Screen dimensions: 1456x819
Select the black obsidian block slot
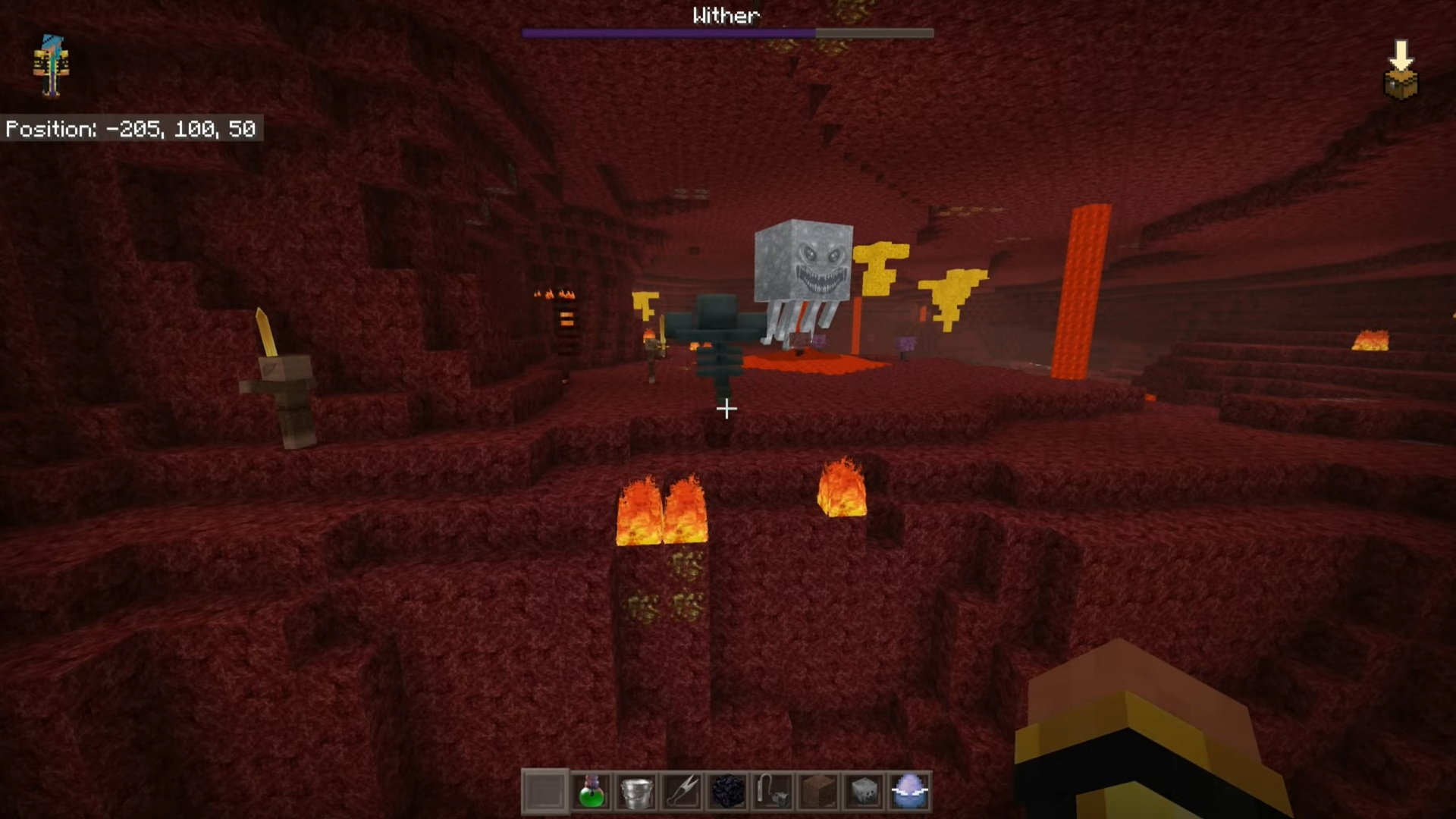[x=727, y=791]
